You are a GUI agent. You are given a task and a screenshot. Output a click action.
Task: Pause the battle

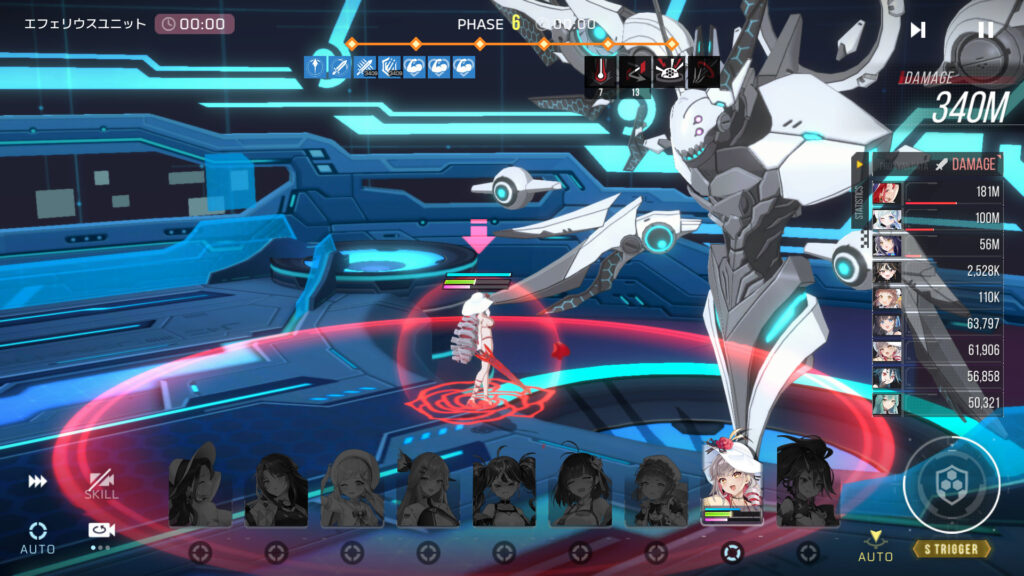tap(985, 30)
